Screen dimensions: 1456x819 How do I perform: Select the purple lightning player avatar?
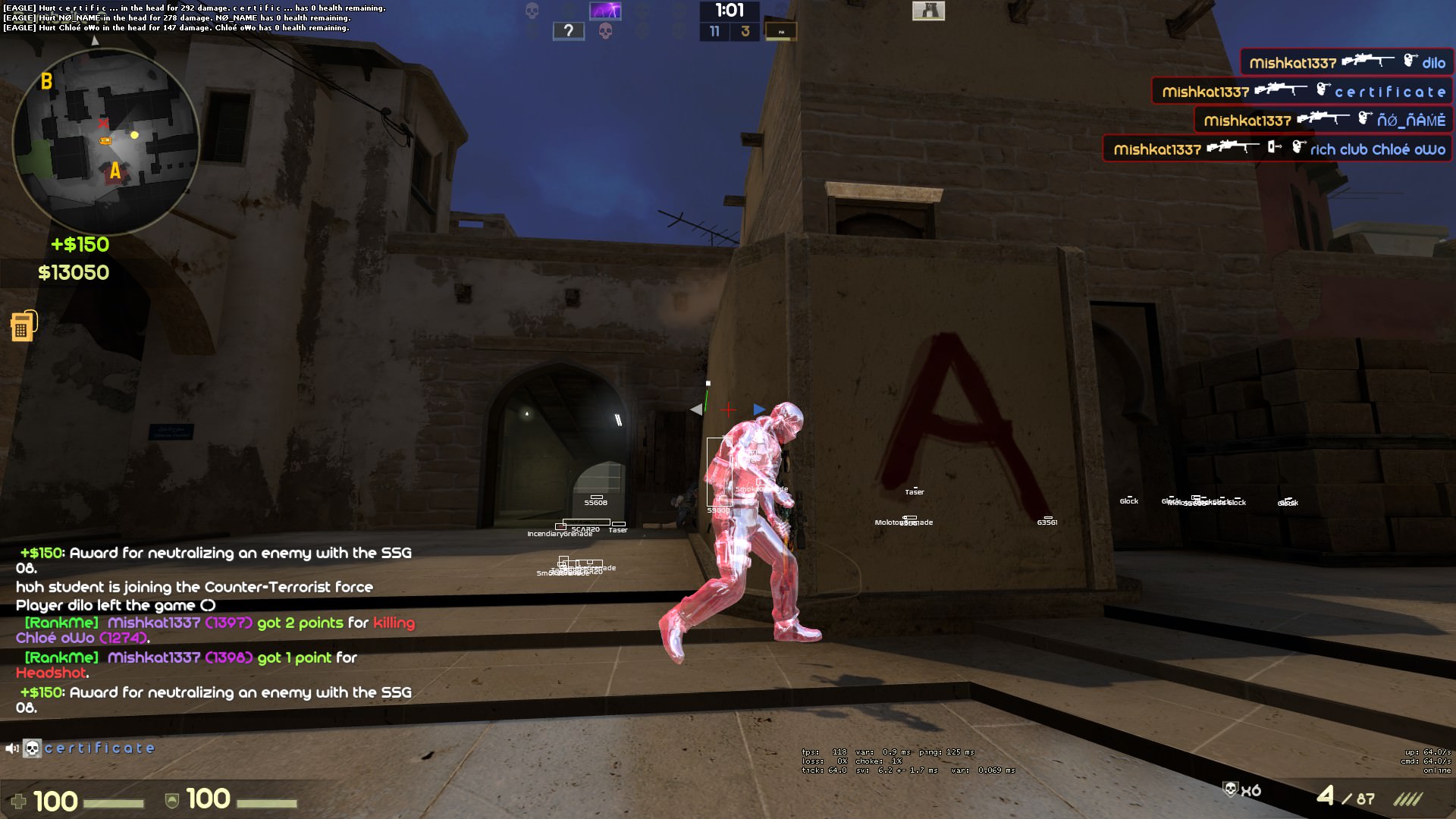click(x=605, y=11)
